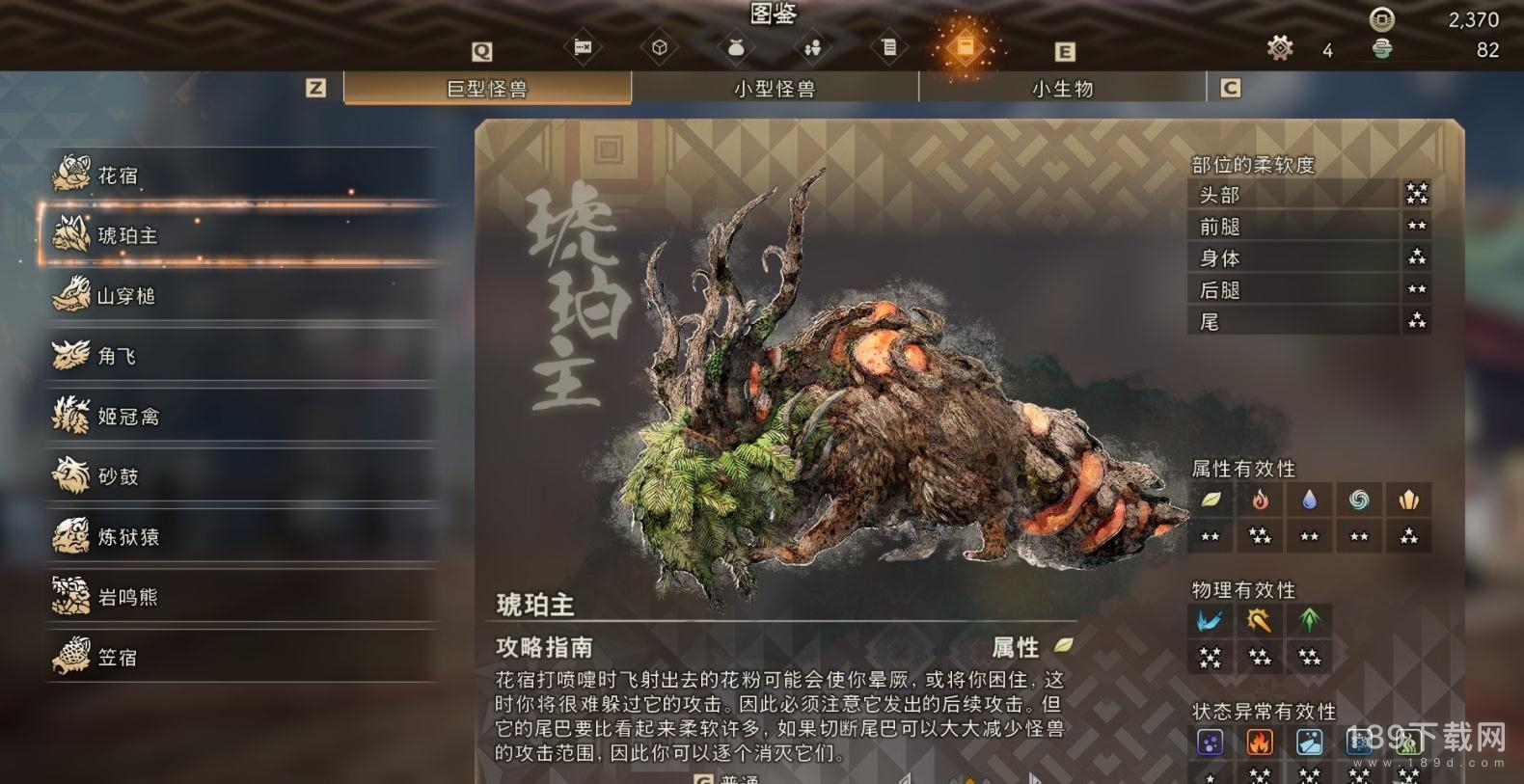Select 花宿 in the monster list
1524x784 pixels.
point(241,175)
